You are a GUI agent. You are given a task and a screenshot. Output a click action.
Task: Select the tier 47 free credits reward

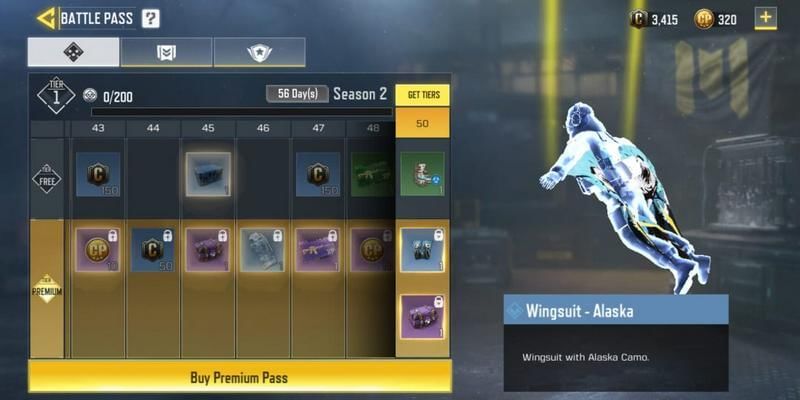[317, 175]
